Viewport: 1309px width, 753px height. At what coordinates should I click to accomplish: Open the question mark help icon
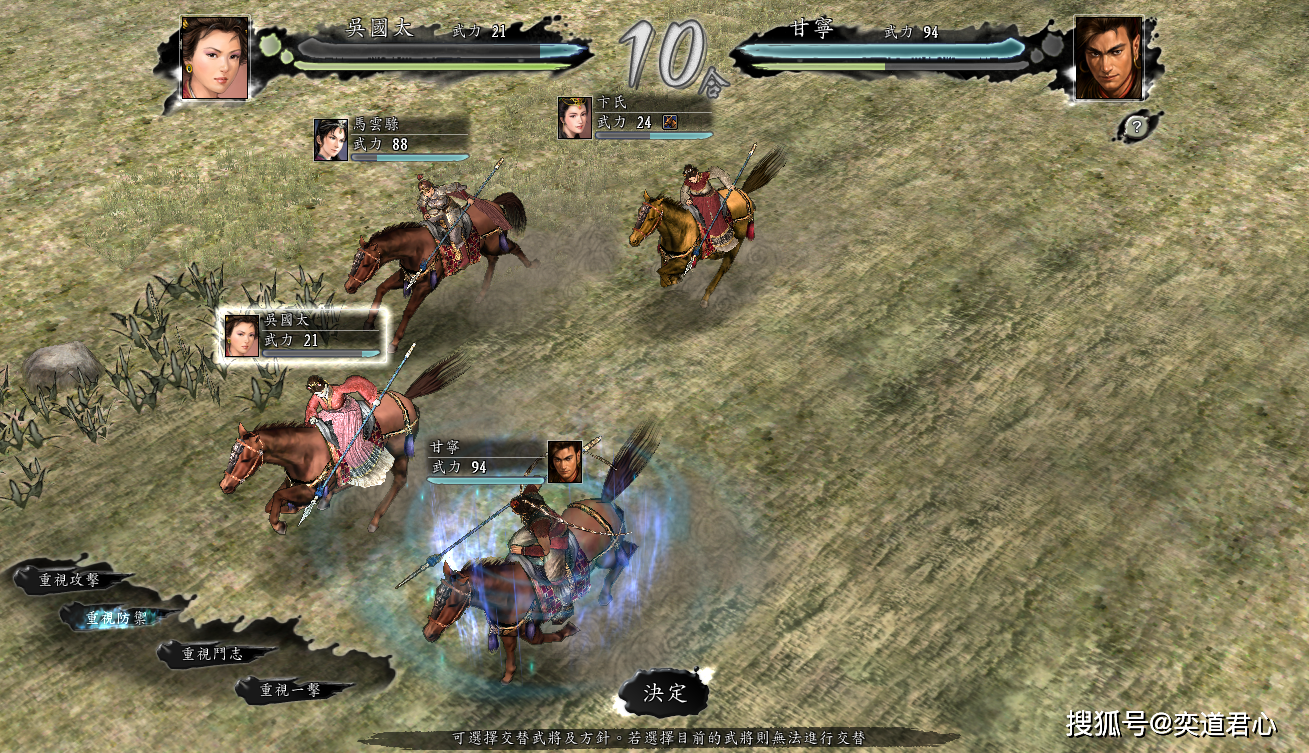tap(1136, 127)
